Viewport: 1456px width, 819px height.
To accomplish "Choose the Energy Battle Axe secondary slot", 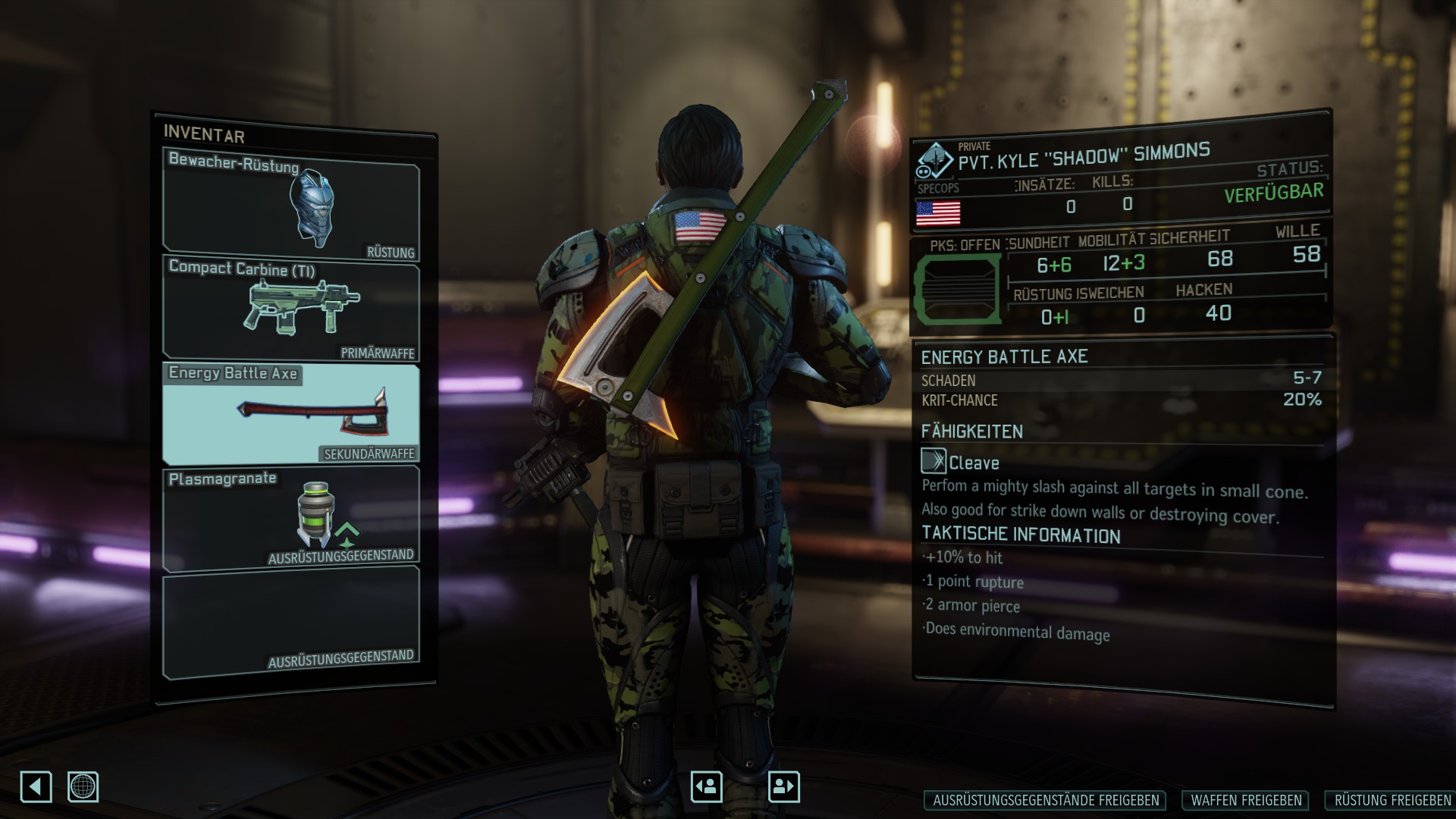I will click(291, 413).
